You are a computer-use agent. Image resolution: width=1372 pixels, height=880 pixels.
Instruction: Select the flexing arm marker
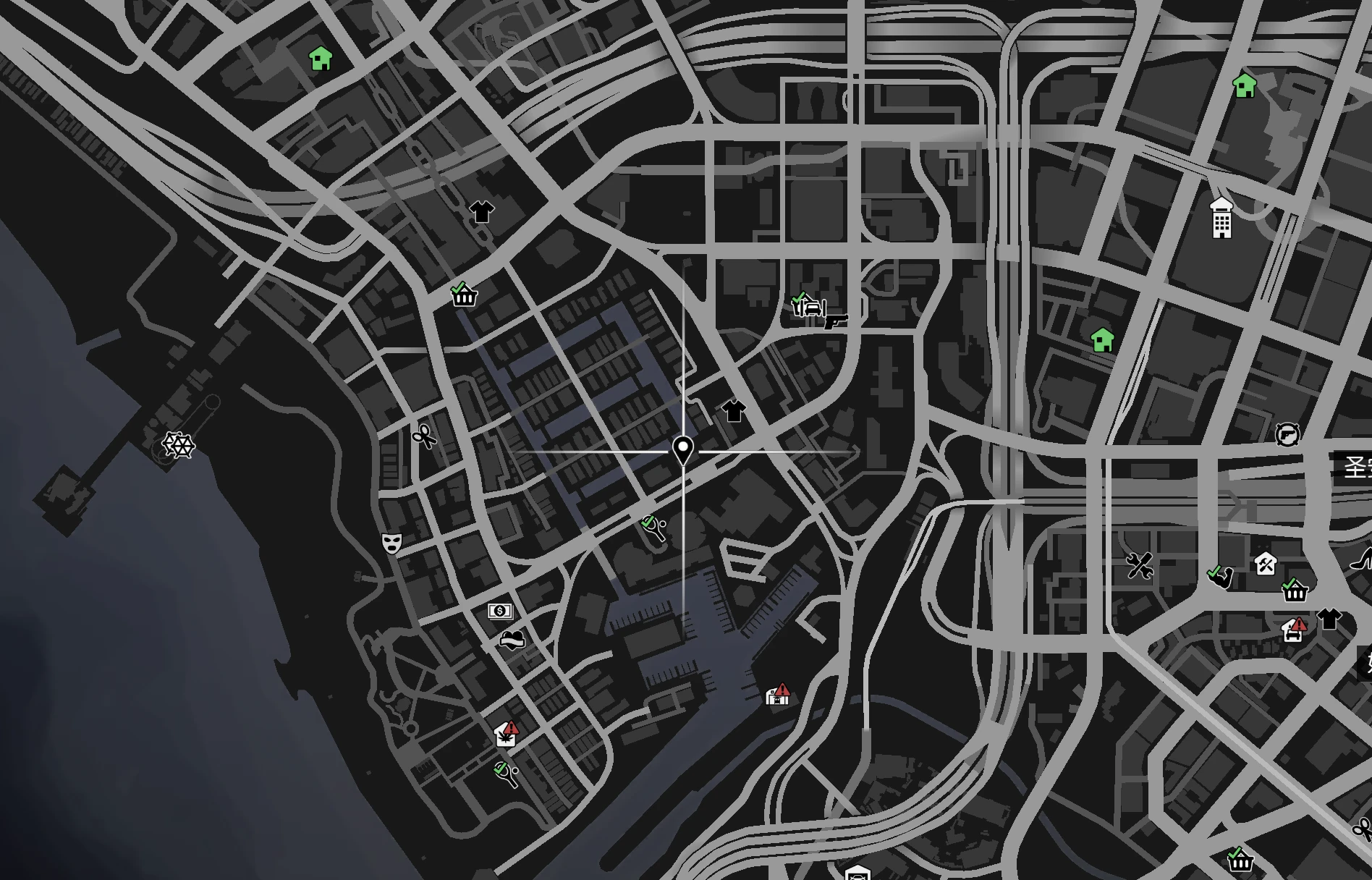[x=1220, y=577]
